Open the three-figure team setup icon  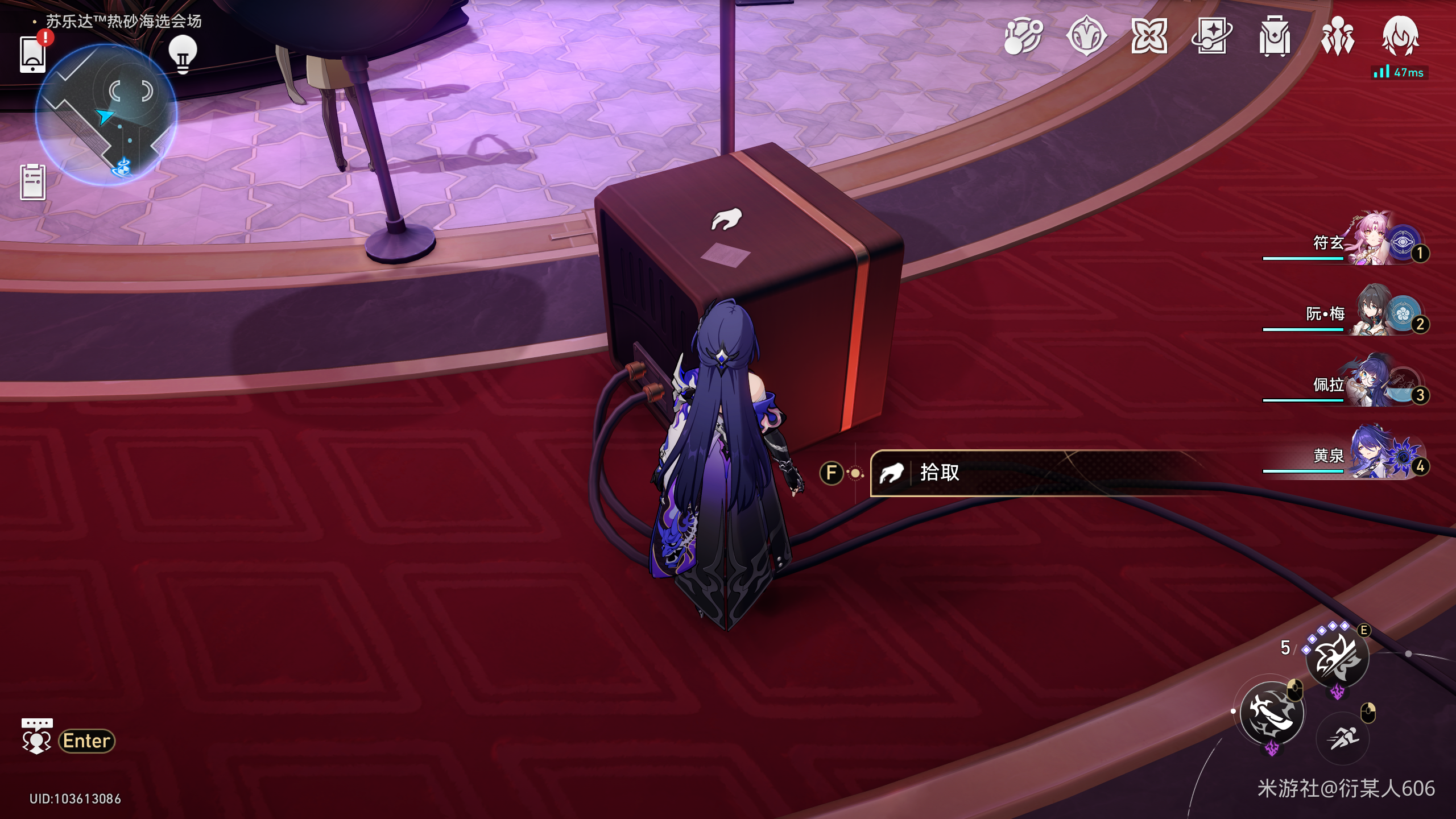1338,37
